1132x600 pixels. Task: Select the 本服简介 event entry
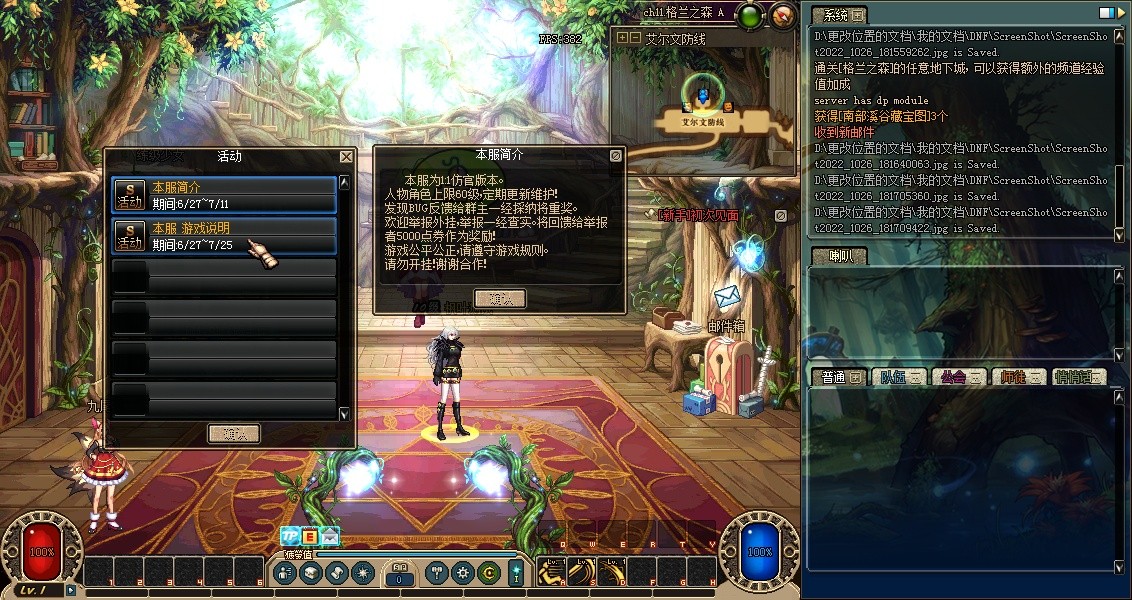click(x=223, y=195)
